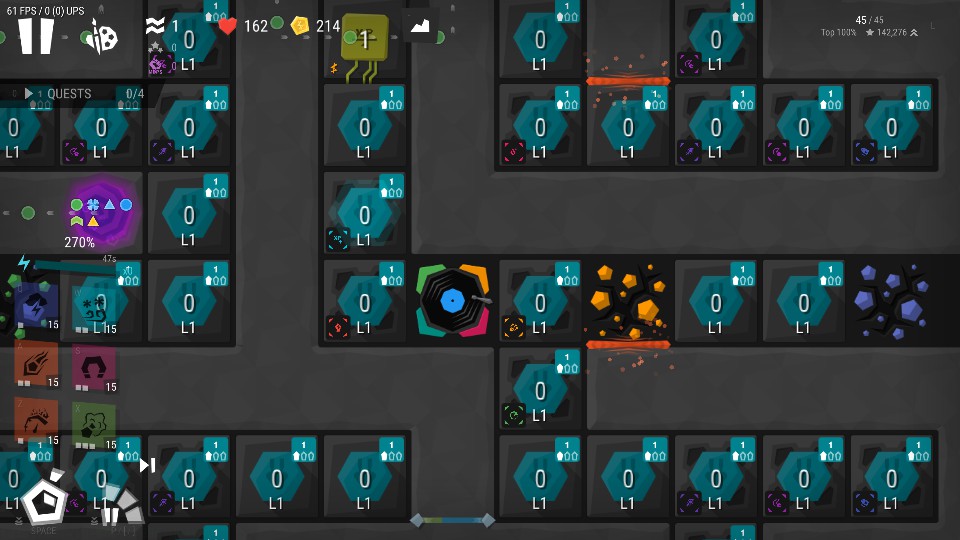Select the purple portal tile

pyautogui.click(x=101, y=211)
